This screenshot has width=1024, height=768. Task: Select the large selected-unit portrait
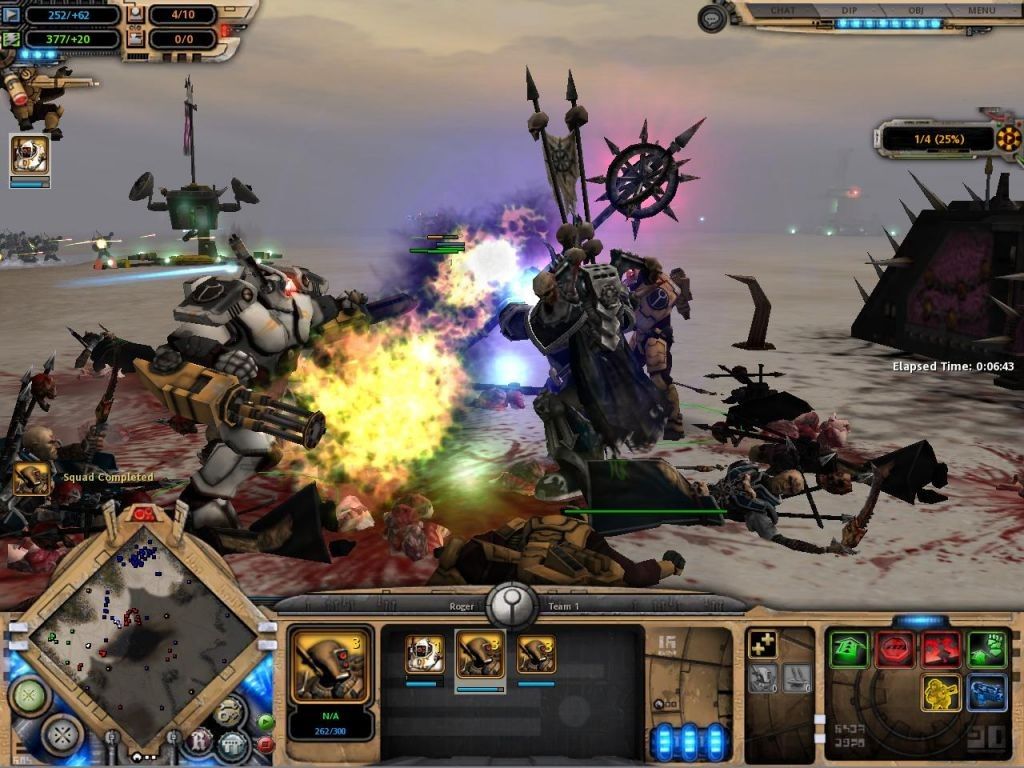(x=330, y=665)
